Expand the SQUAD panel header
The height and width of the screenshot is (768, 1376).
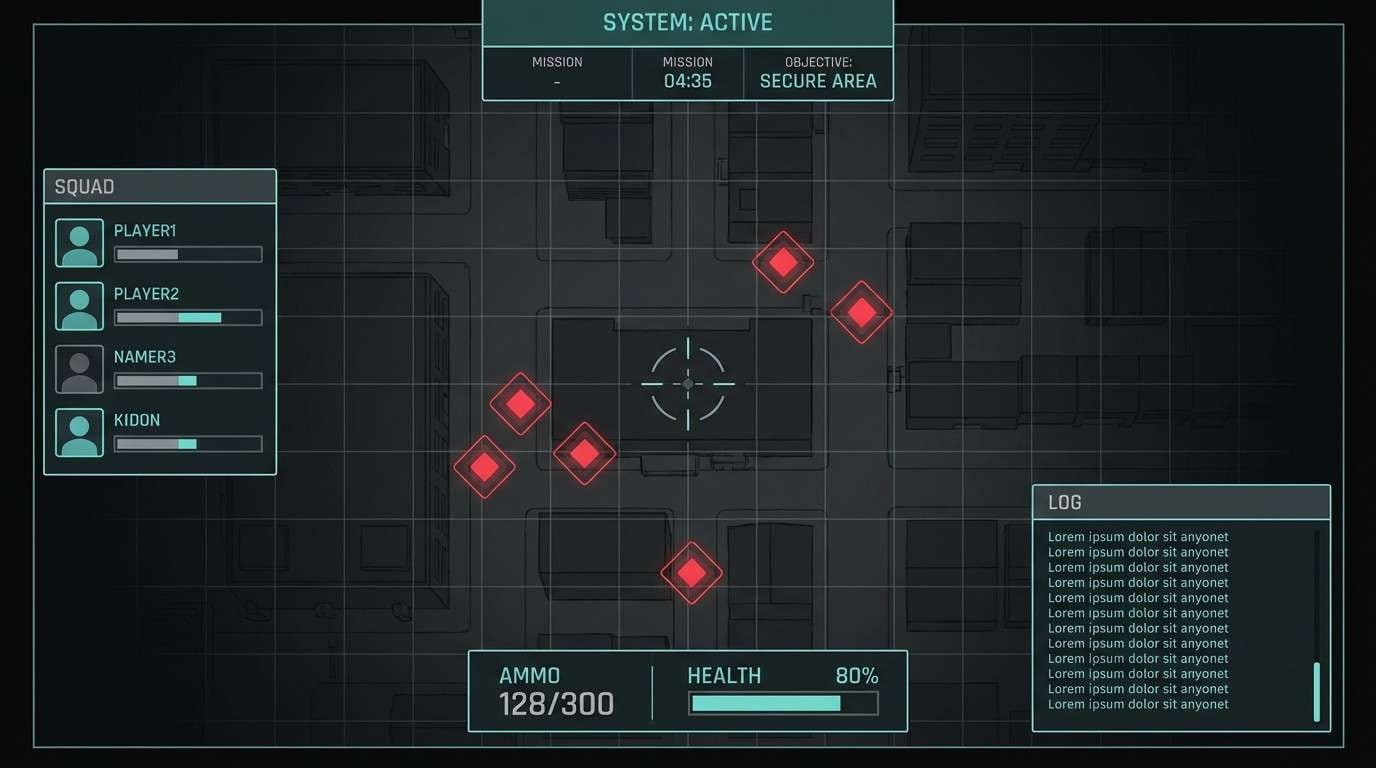(x=159, y=186)
